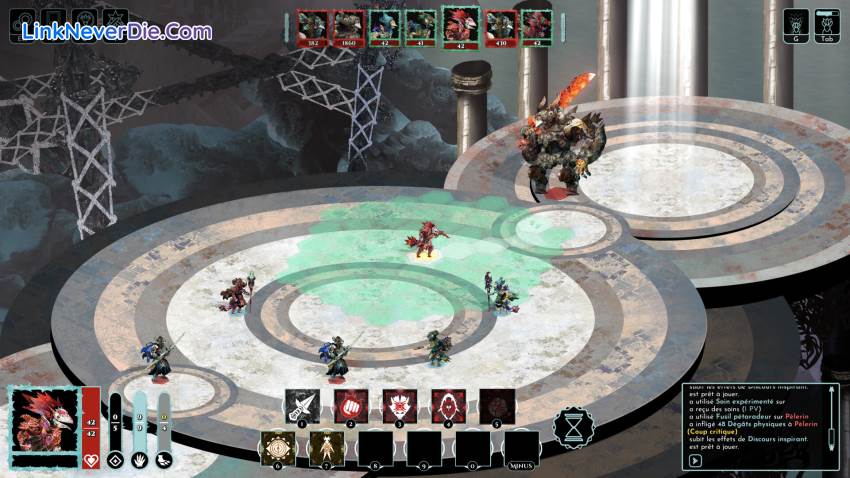End turn with the hourglass button
The height and width of the screenshot is (478, 850).
click(573, 428)
